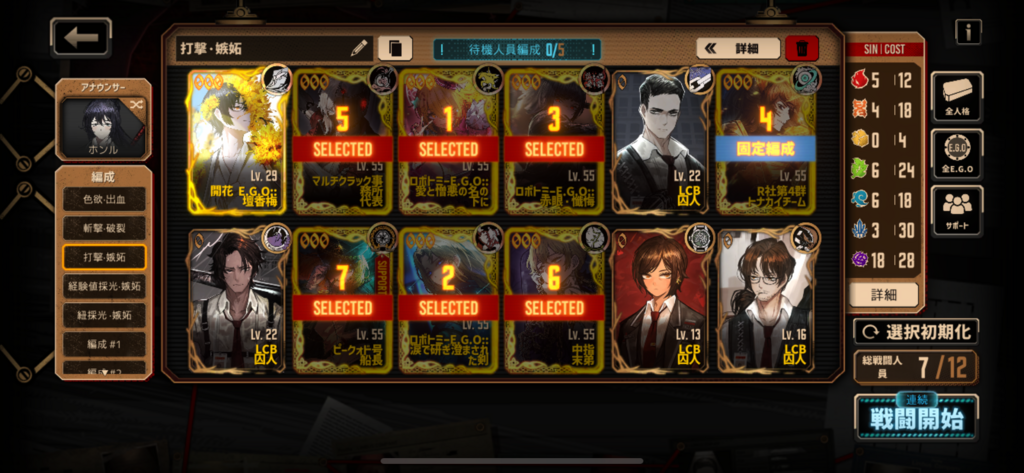Screen dimensions: 1024x473
Task: Open the announcer ホンル panel
Action: pos(104,120)
